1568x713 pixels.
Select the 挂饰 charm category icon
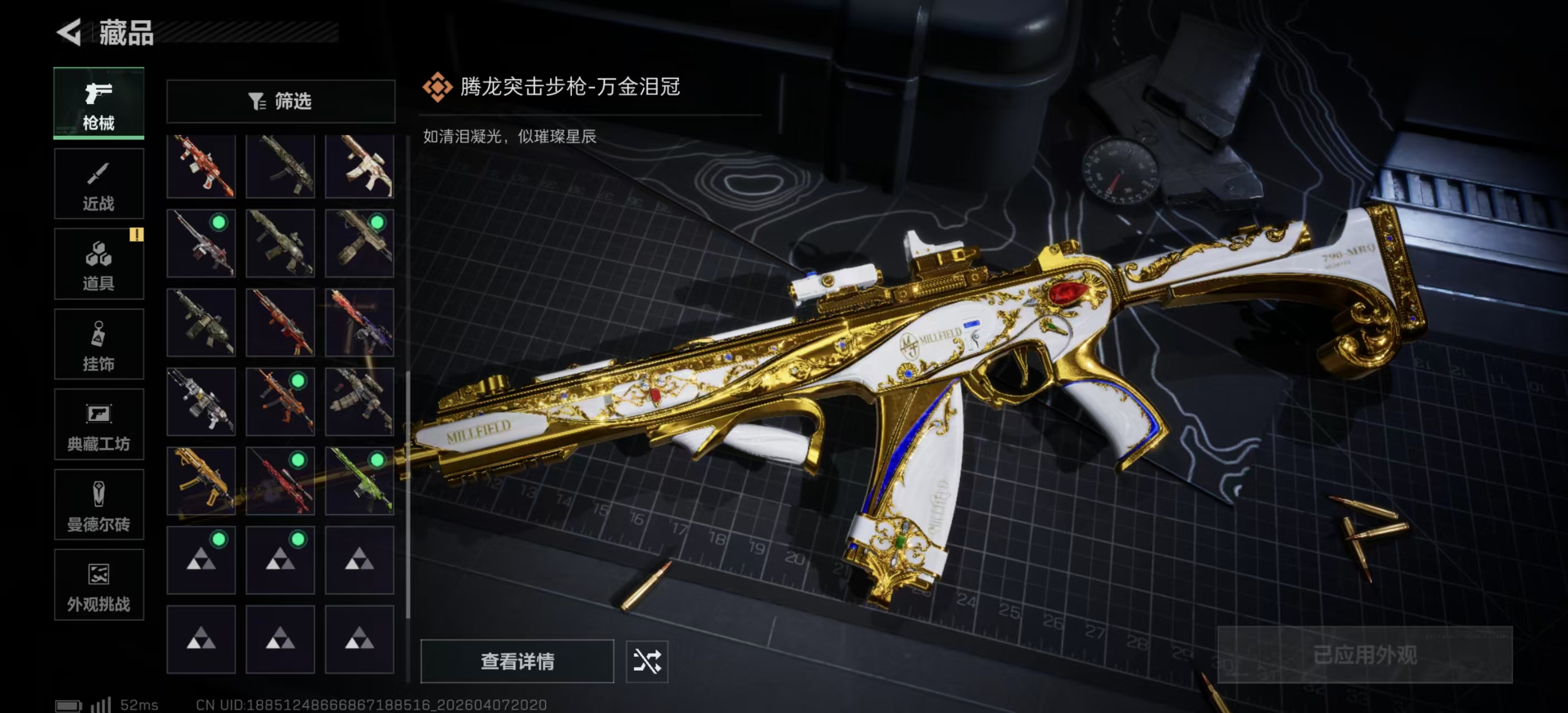(99, 344)
